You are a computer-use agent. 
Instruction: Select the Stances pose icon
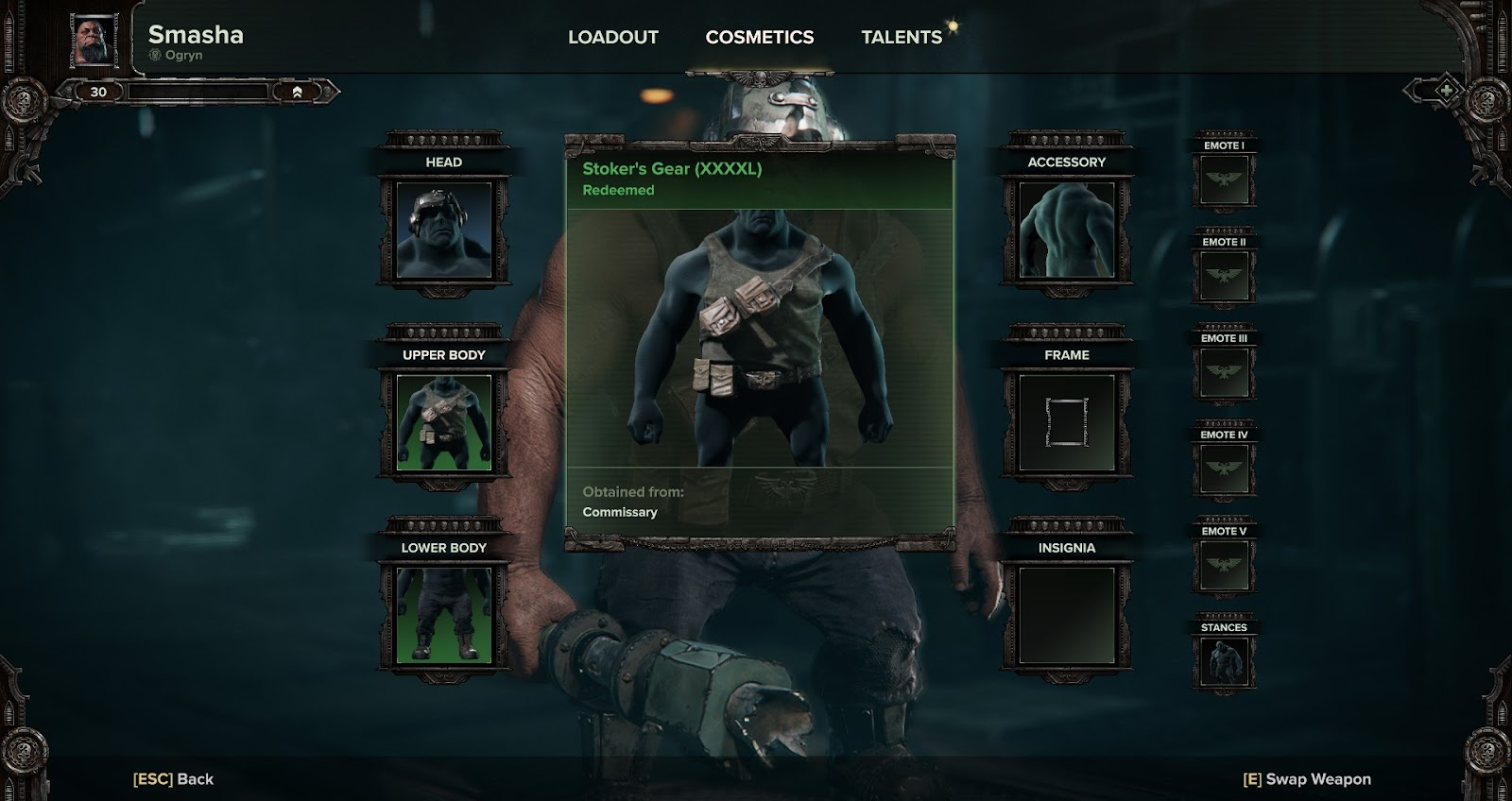tap(1224, 659)
